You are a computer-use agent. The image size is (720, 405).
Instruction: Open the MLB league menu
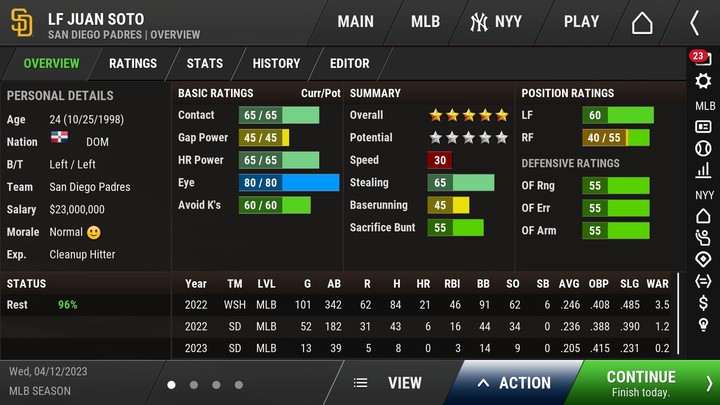coord(425,21)
